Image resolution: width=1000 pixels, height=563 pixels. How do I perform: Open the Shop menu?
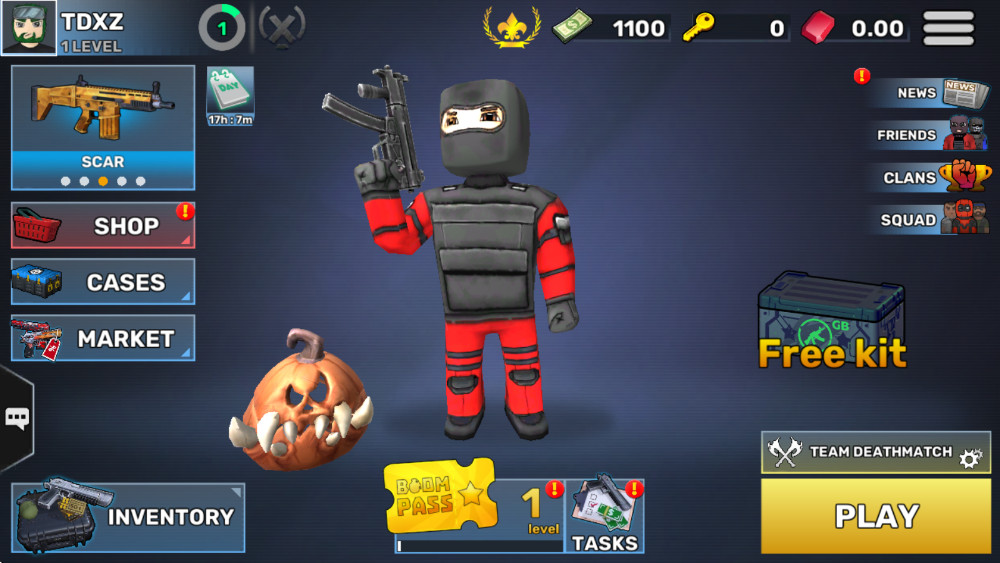103,226
